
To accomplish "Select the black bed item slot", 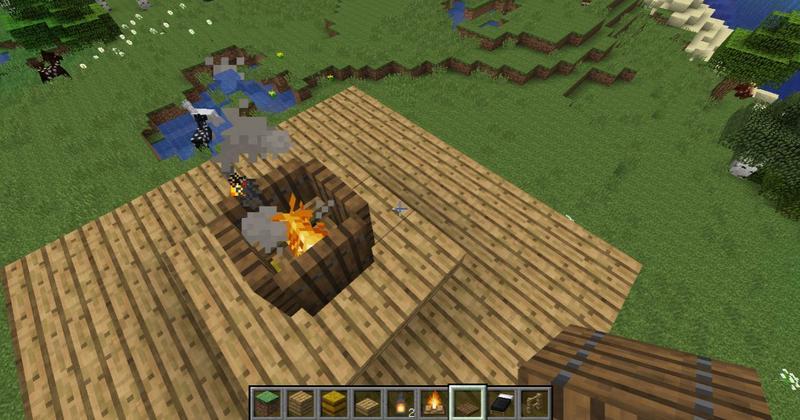I will [501, 403].
